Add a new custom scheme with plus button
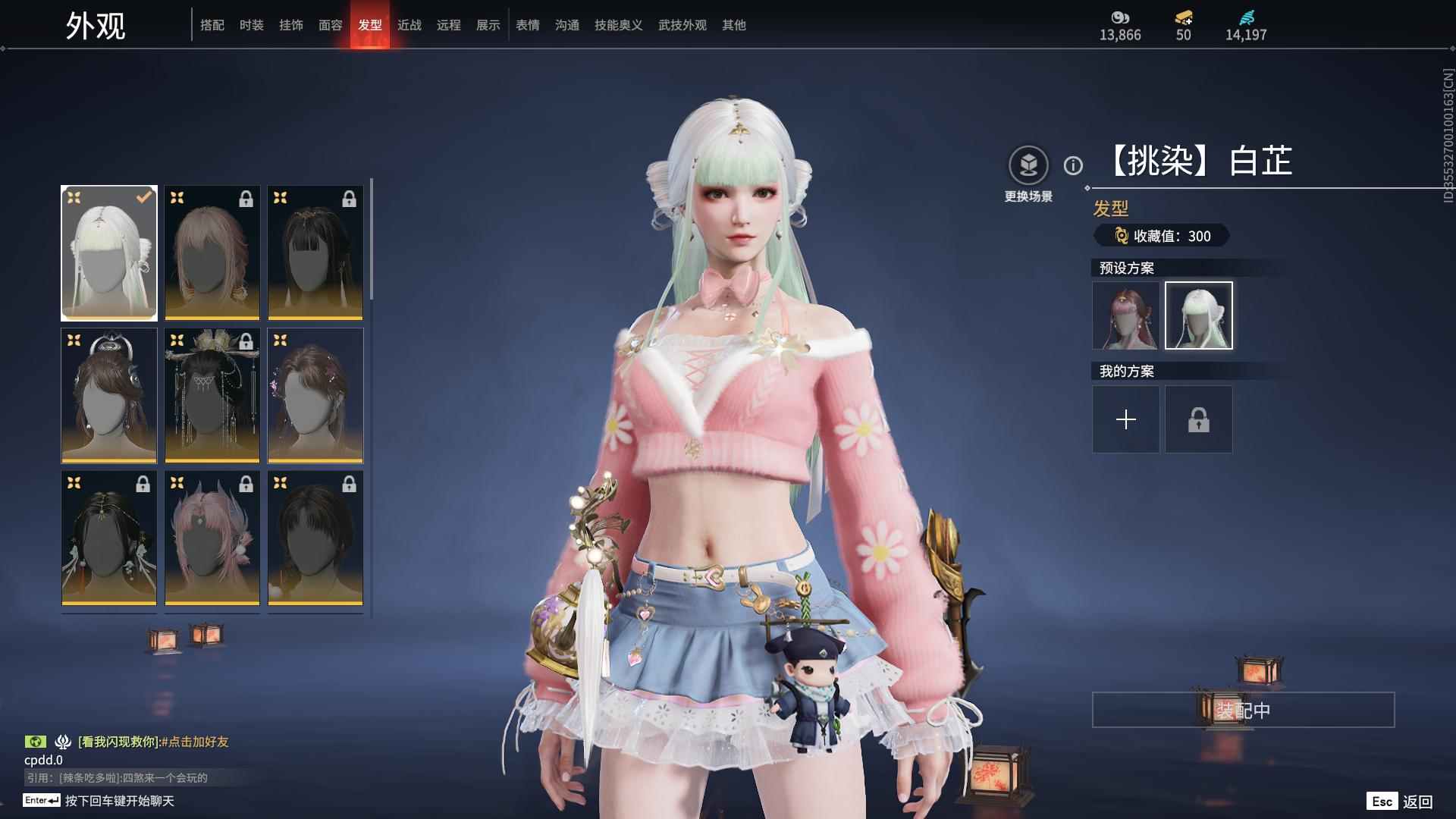Image resolution: width=1456 pixels, height=819 pixels. 1125,419
